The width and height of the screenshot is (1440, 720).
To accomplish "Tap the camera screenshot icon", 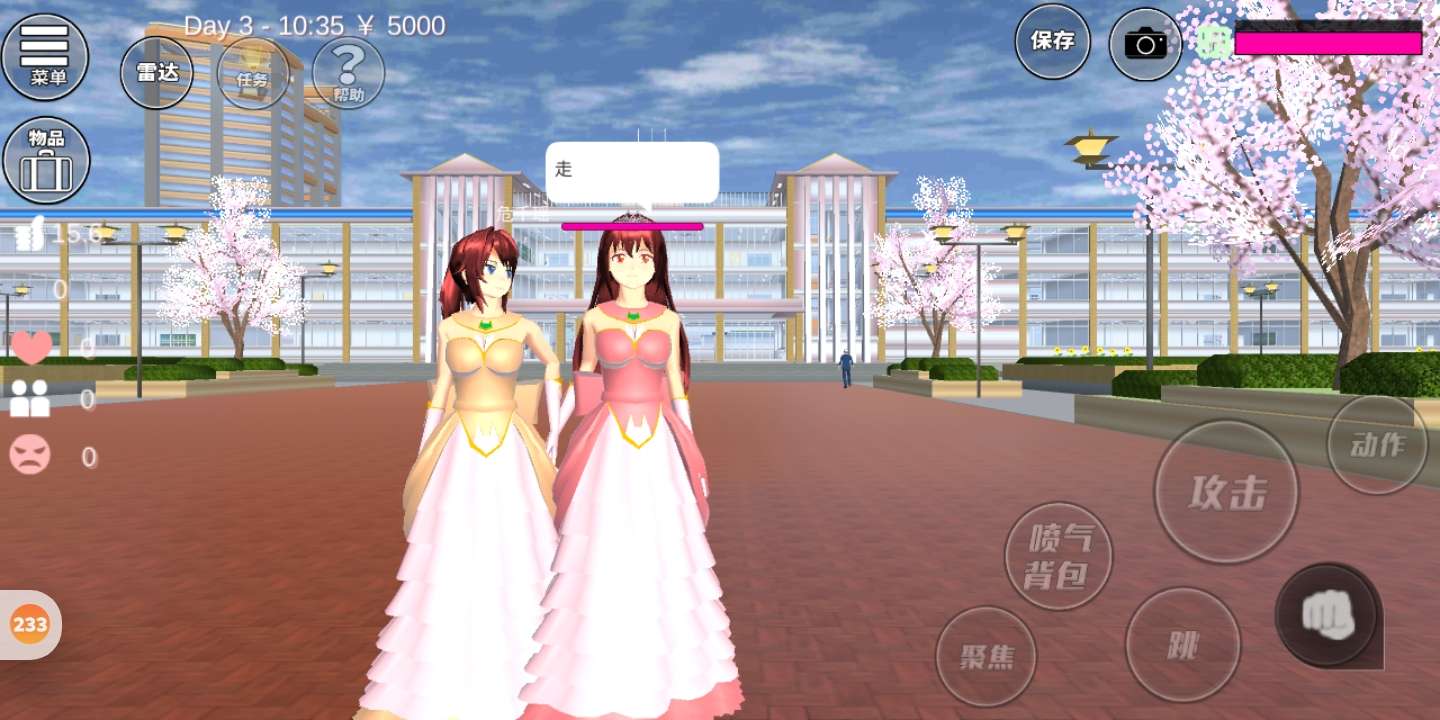I will (x=1145, y=43).
